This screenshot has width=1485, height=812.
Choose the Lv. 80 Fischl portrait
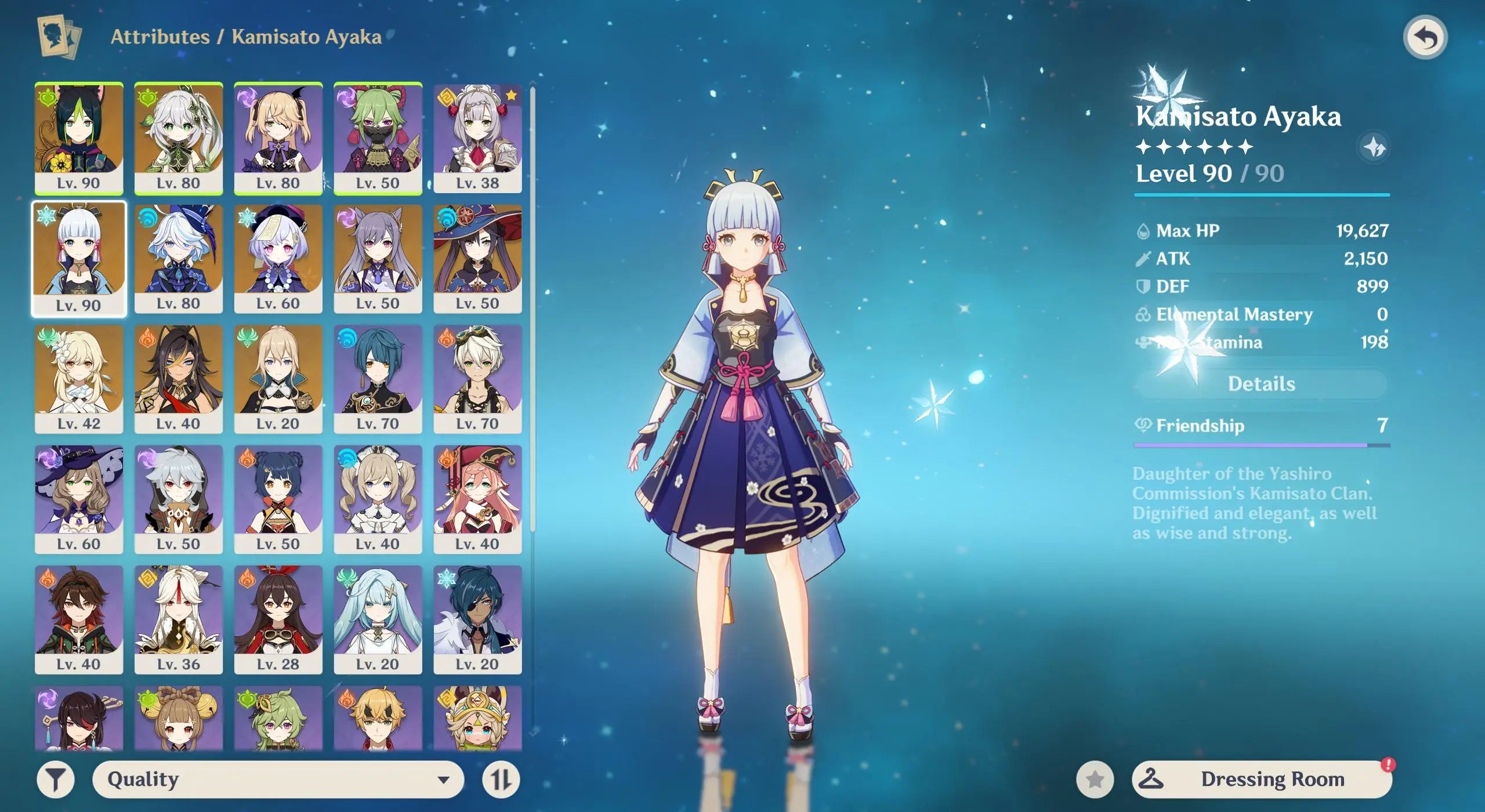278,137
